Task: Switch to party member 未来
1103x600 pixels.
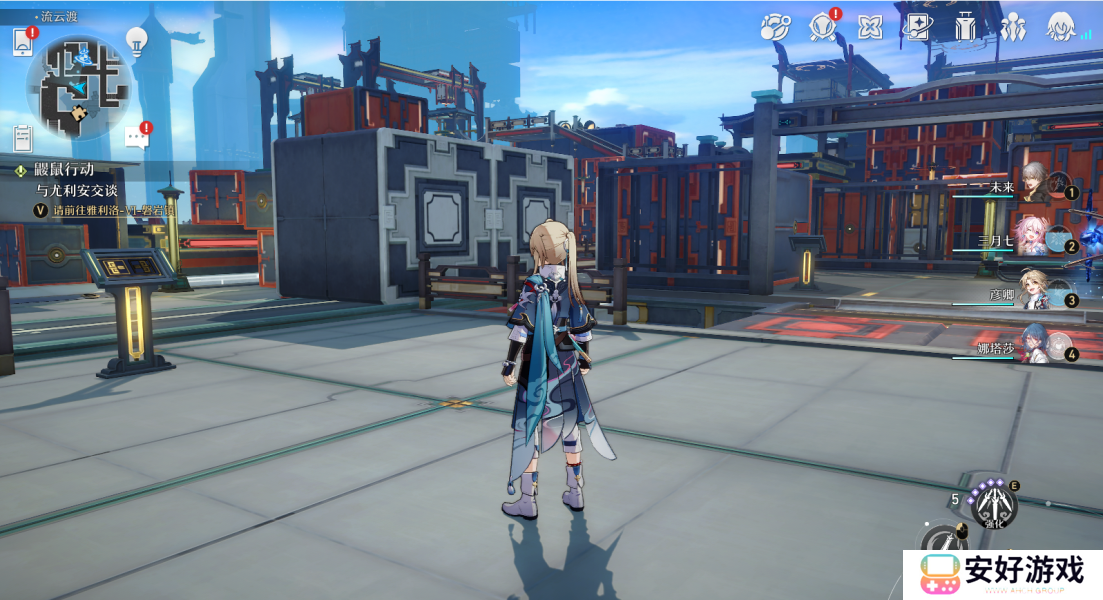Action: coord(1033,184)
